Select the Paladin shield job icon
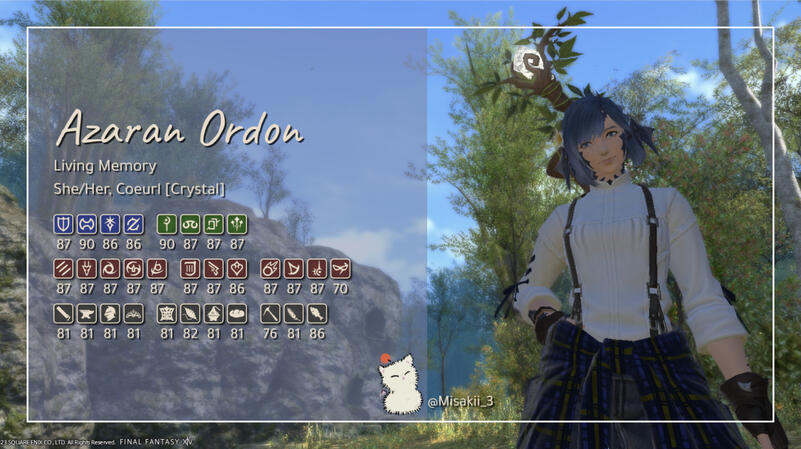 pyautogui.click(x=63, y=223)
